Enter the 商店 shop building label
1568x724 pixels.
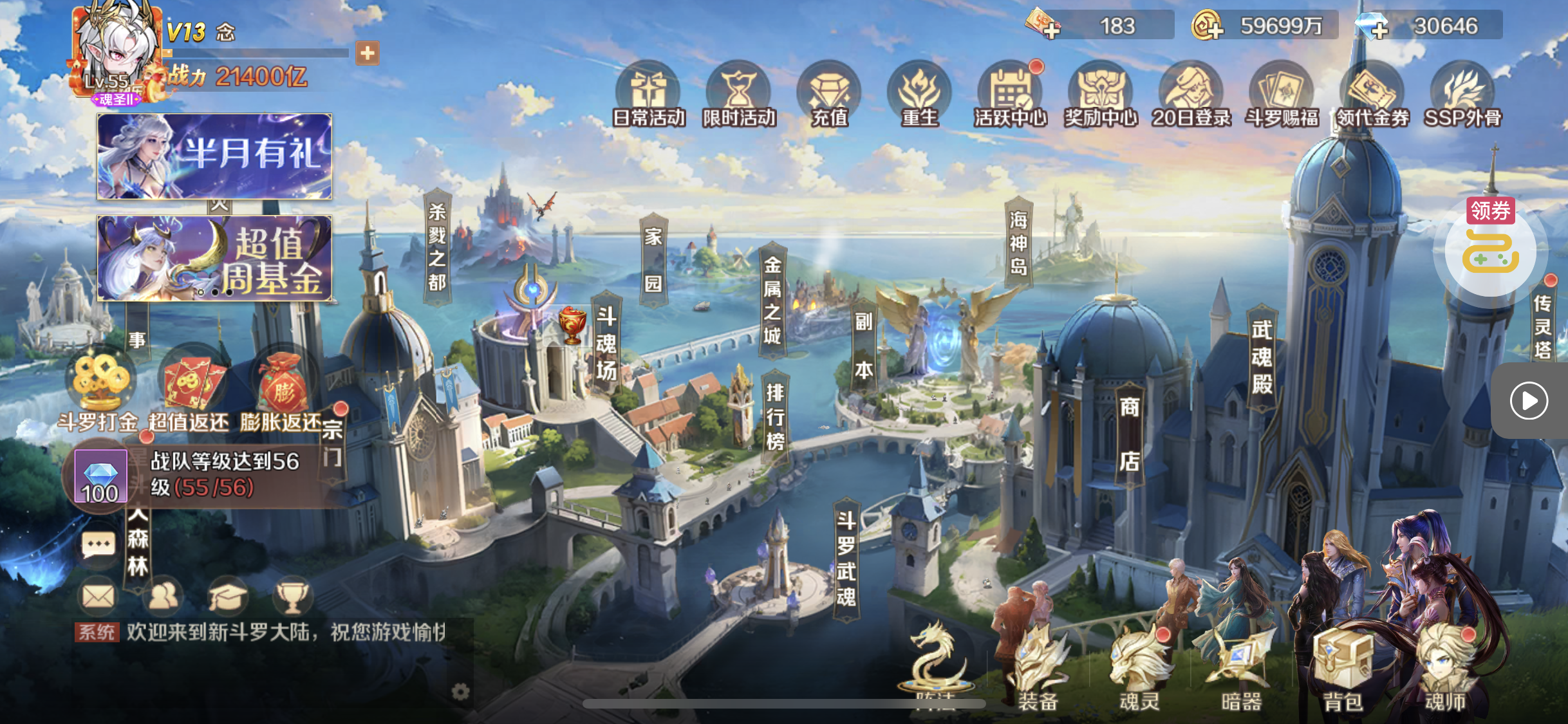click(x=1130, y=434)
